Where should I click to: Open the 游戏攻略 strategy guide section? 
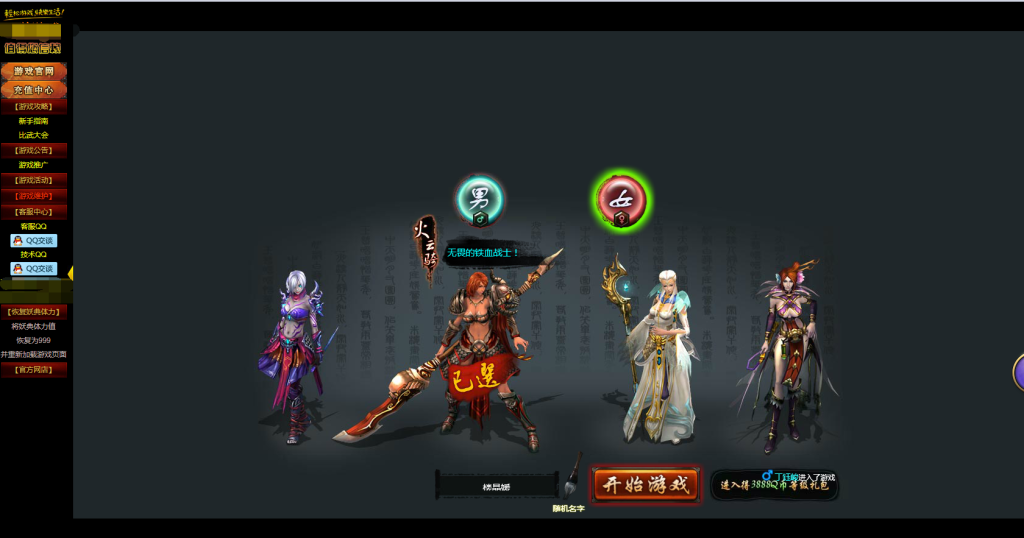pyautogui.click(x=34, y=106)
